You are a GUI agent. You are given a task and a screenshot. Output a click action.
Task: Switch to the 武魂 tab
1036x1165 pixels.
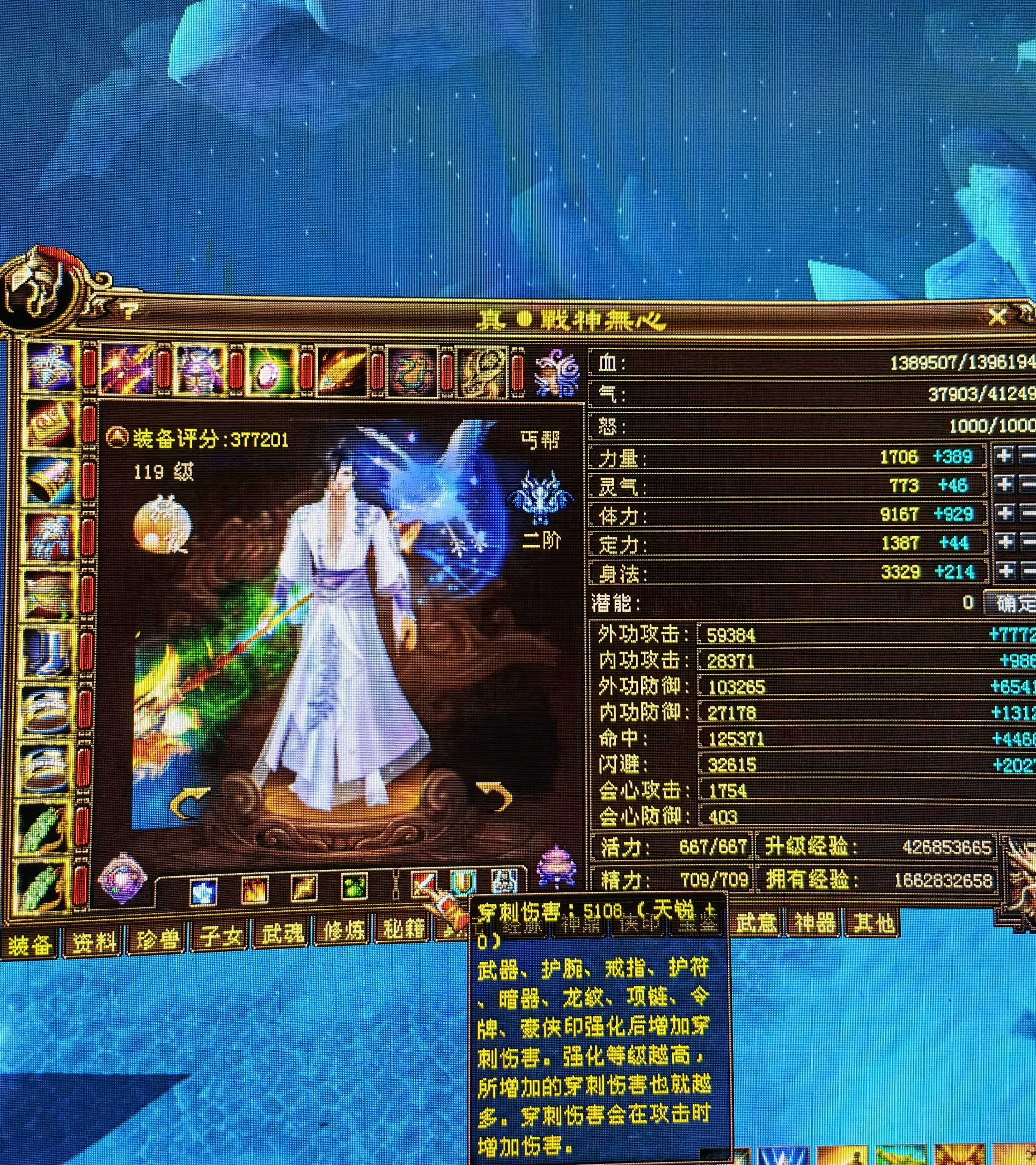(x=281, y=934)
